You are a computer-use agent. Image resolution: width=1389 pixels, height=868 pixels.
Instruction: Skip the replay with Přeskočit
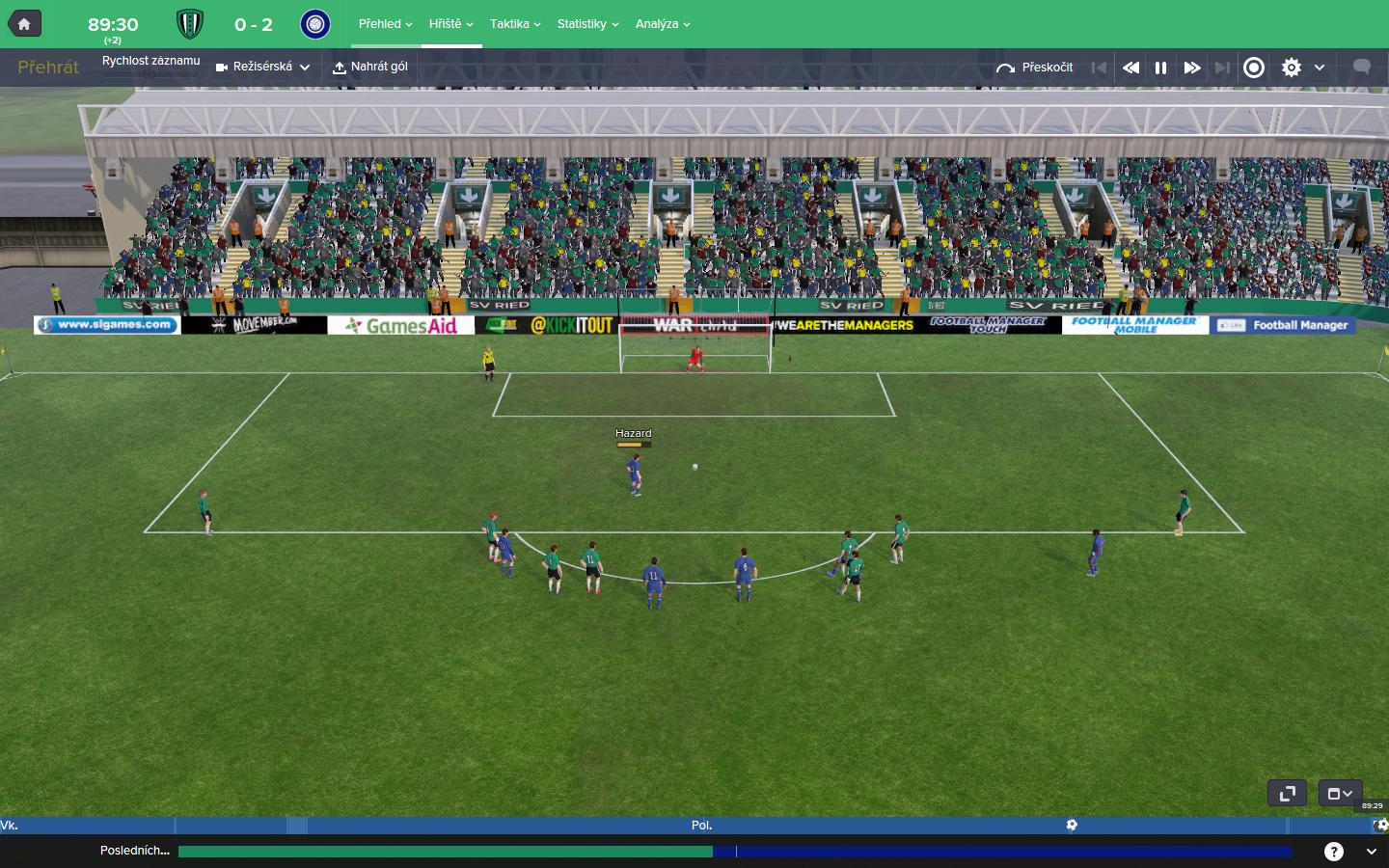[1035, 68]
